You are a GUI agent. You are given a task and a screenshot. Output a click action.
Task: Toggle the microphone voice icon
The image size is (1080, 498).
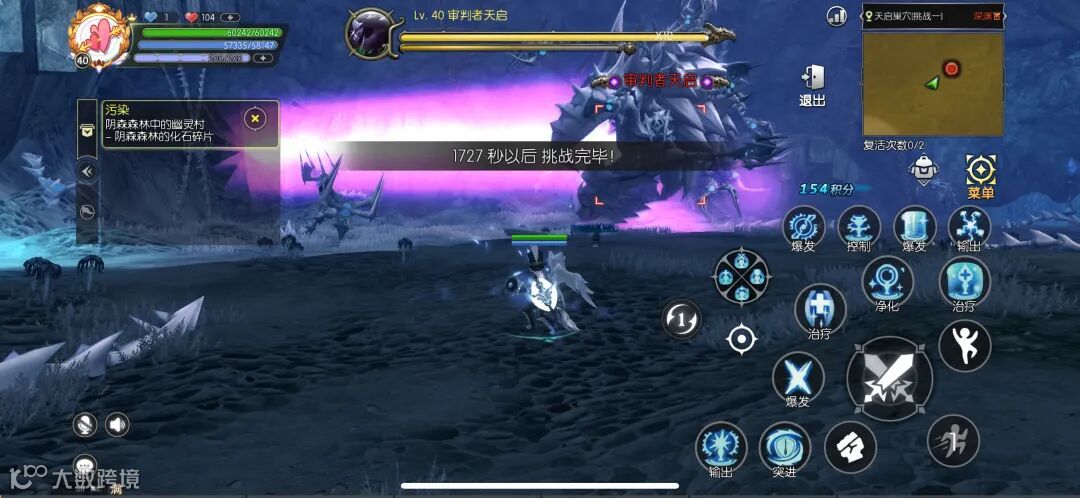coord(85,425)
